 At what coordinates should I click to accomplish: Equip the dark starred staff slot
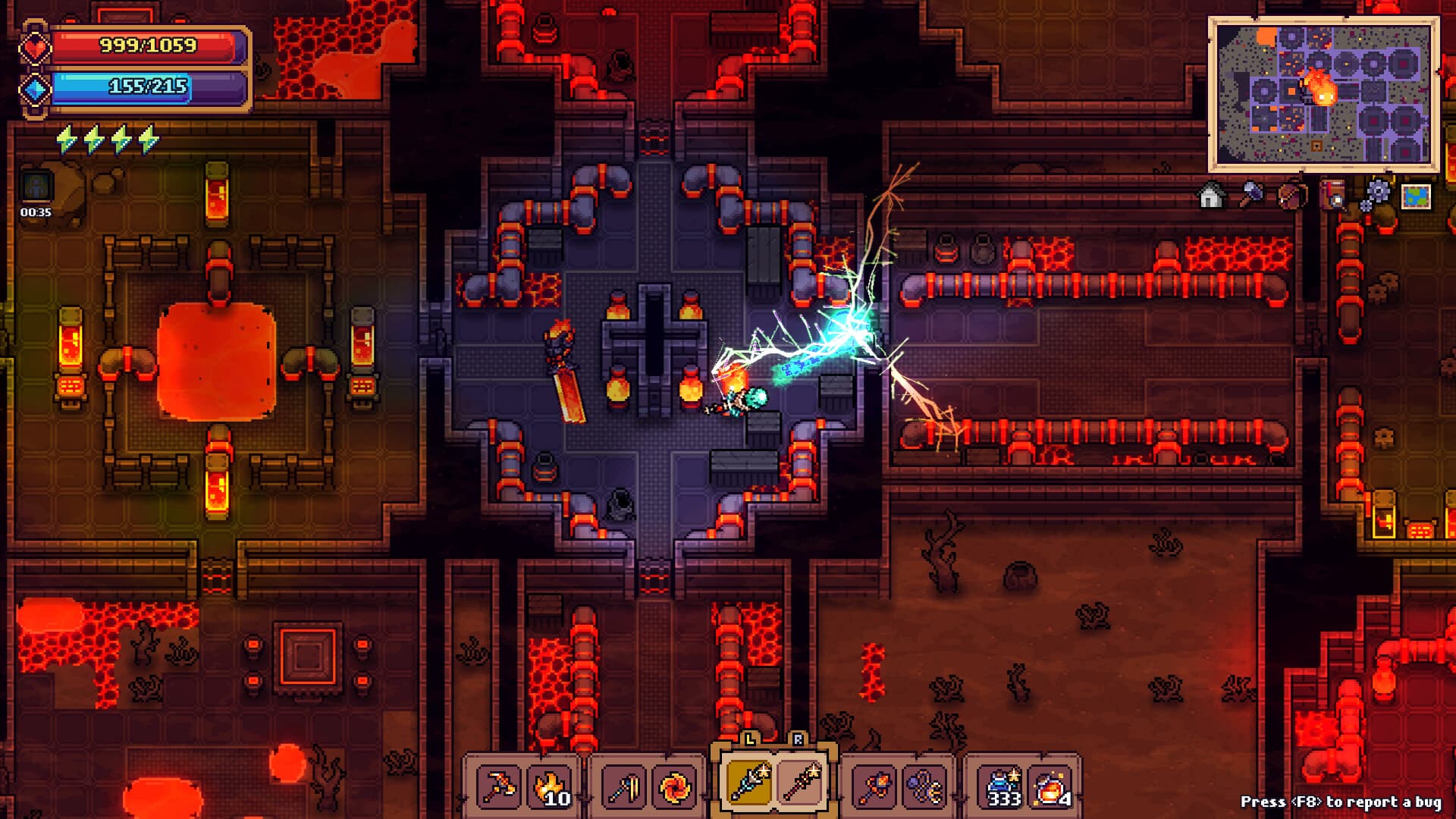pos(801,782)
